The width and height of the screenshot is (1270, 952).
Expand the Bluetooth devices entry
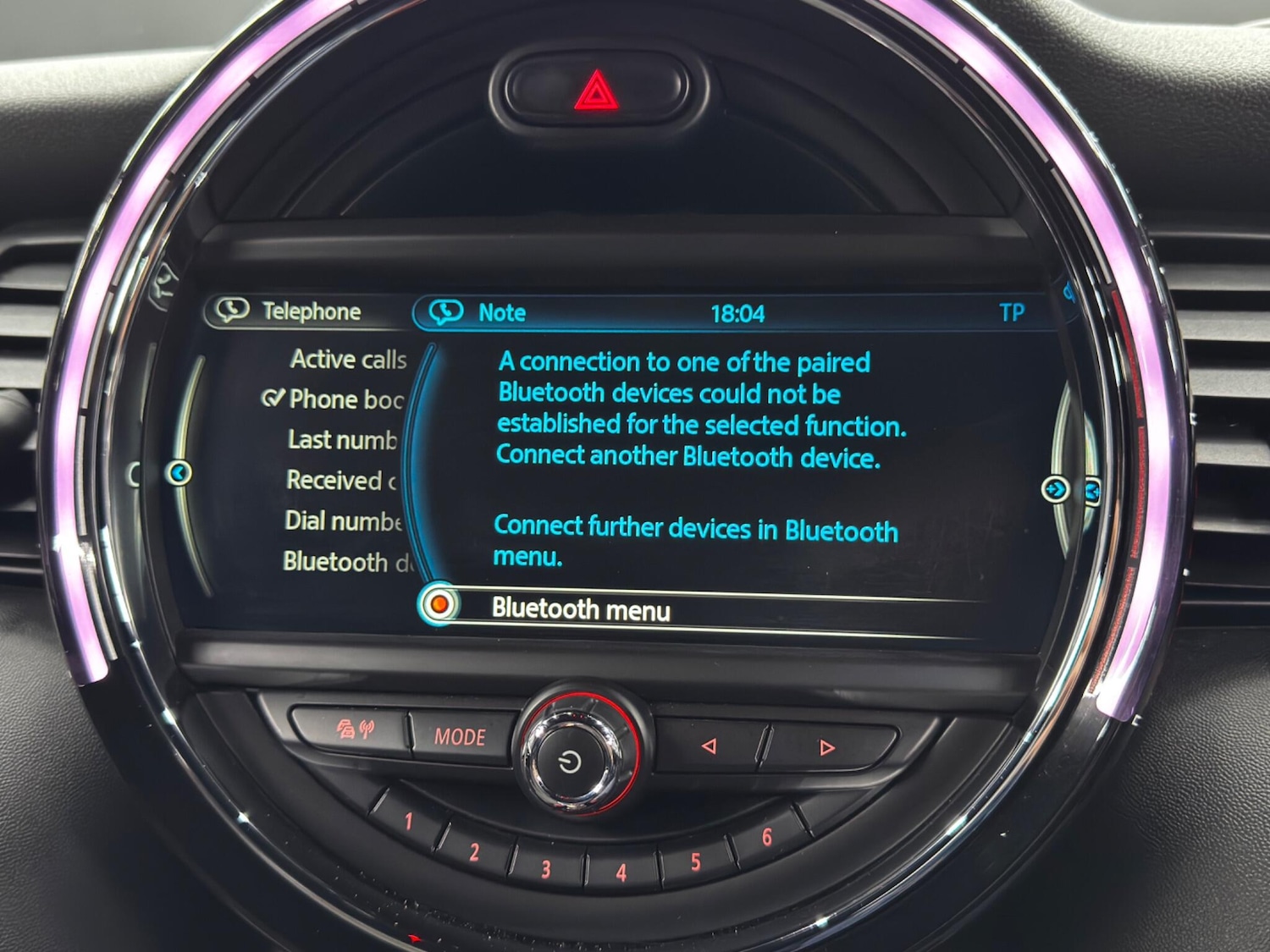[347, 560]
